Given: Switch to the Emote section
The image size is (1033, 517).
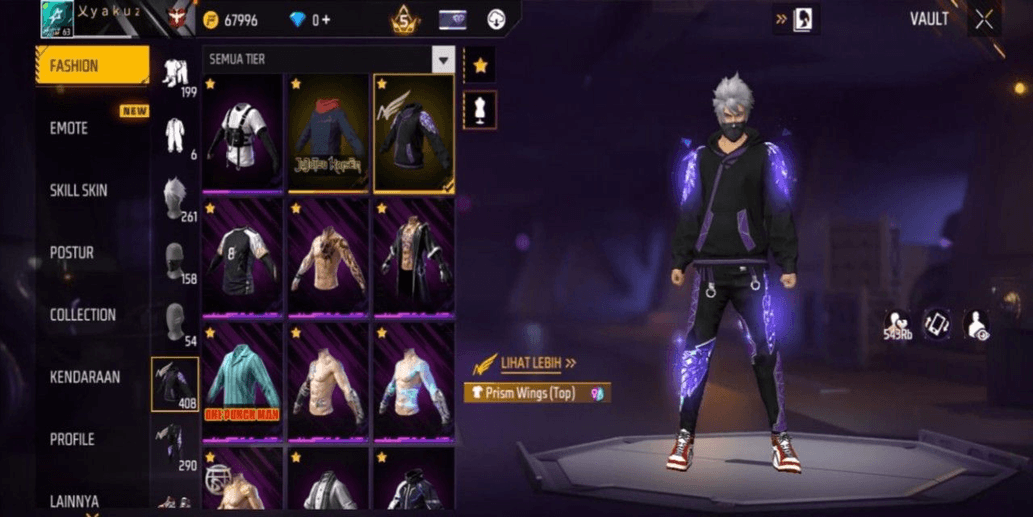Looking at the screenshot, I should tap(70, 128).
